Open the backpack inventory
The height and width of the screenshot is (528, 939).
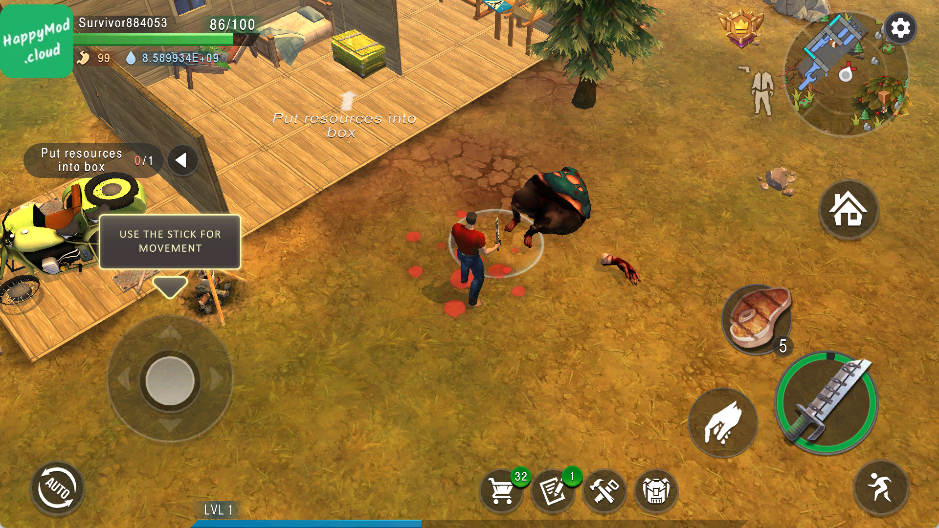[656, 490]
